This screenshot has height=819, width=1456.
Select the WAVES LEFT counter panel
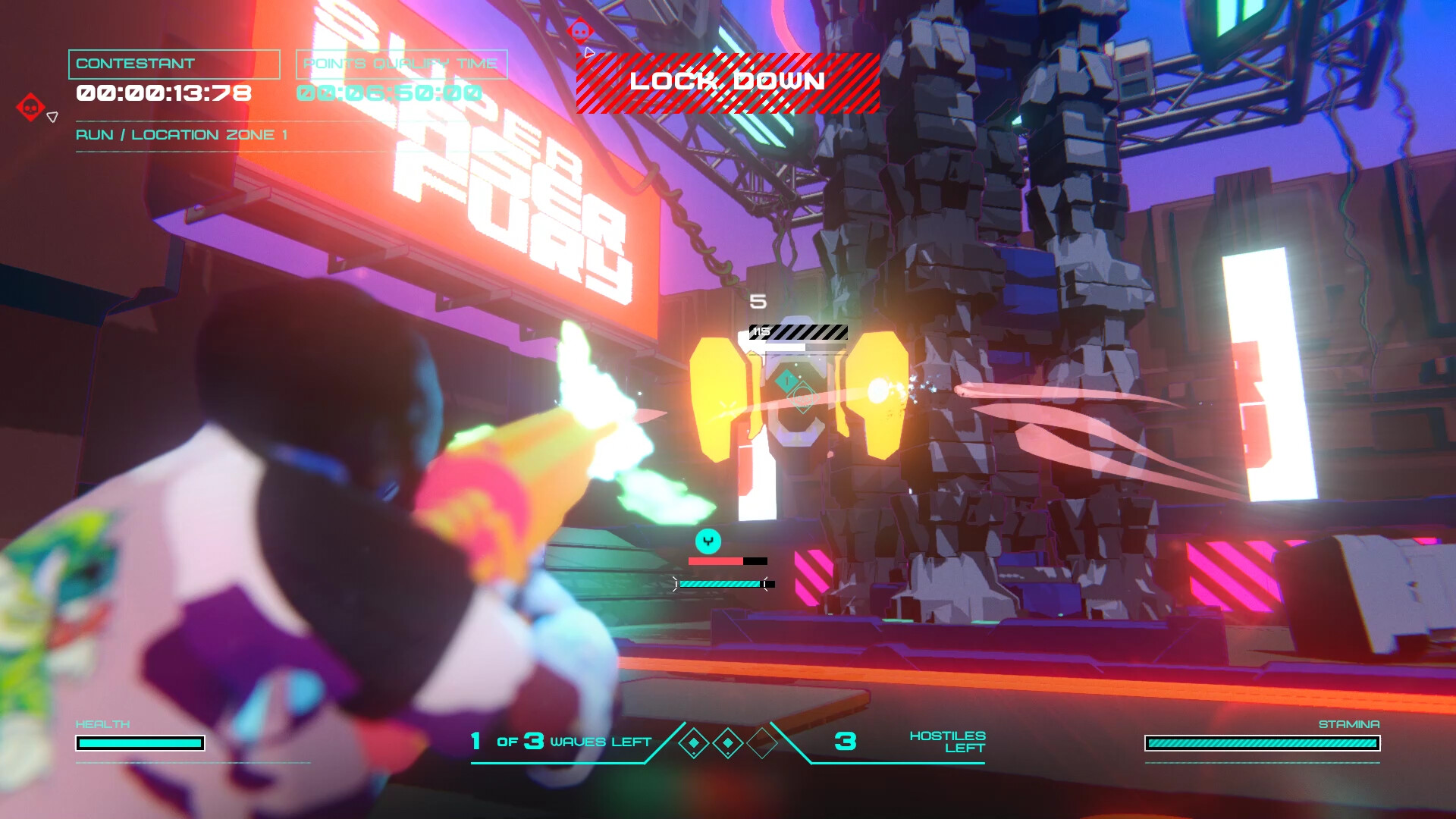tap(561, 741)
